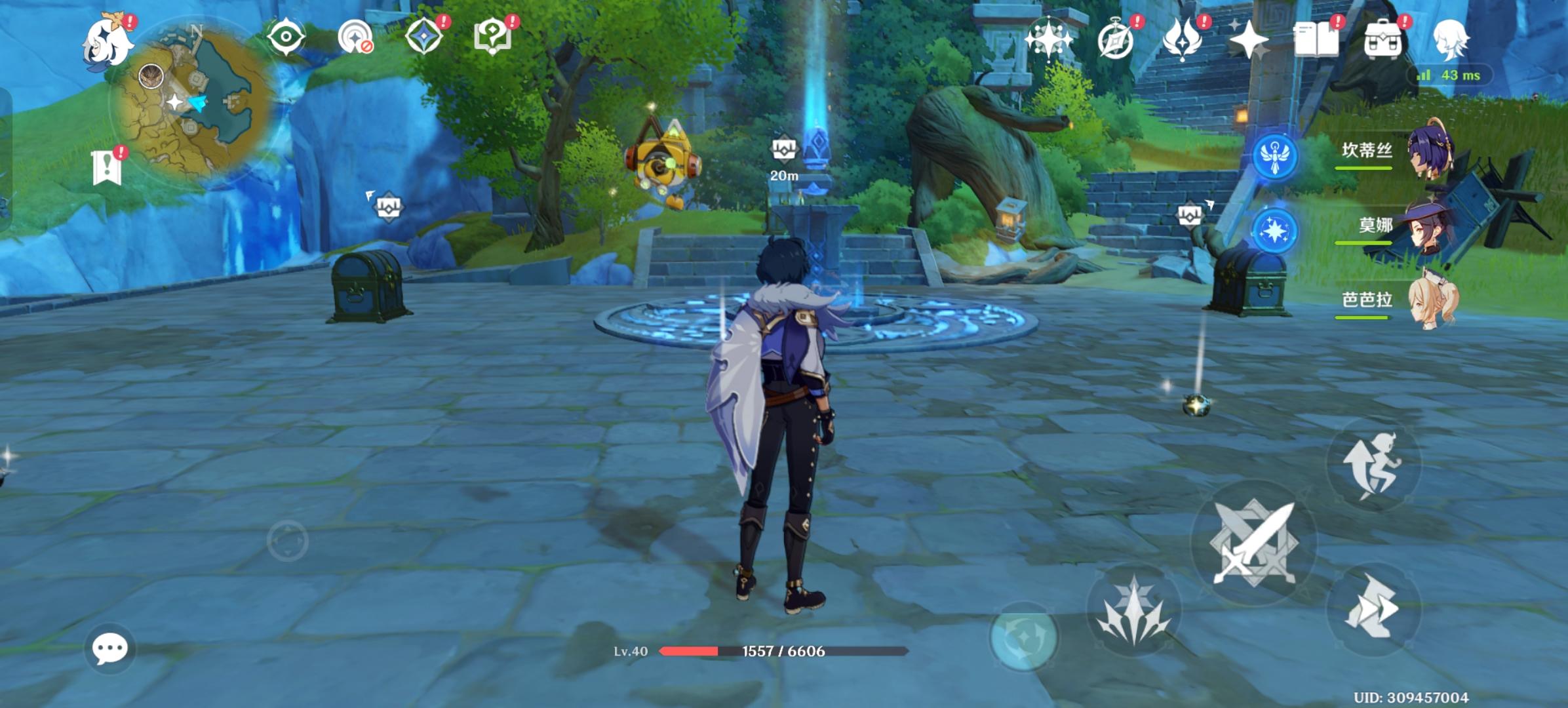The image size is (1568, 708).
Task: Open the inventory backpack icon
Action: [1383, 41]
